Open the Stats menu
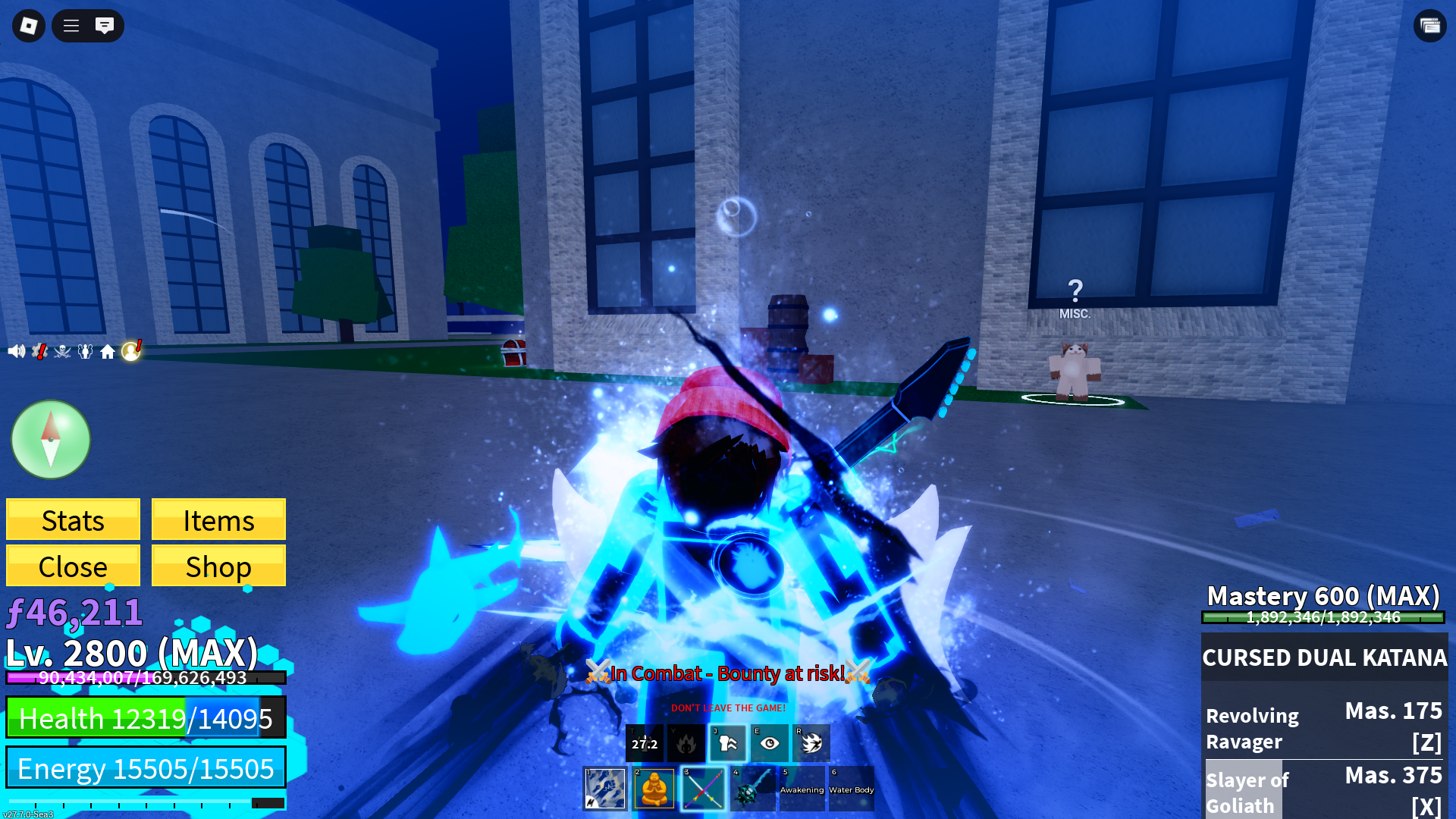1456x819 pixels. 73,520
